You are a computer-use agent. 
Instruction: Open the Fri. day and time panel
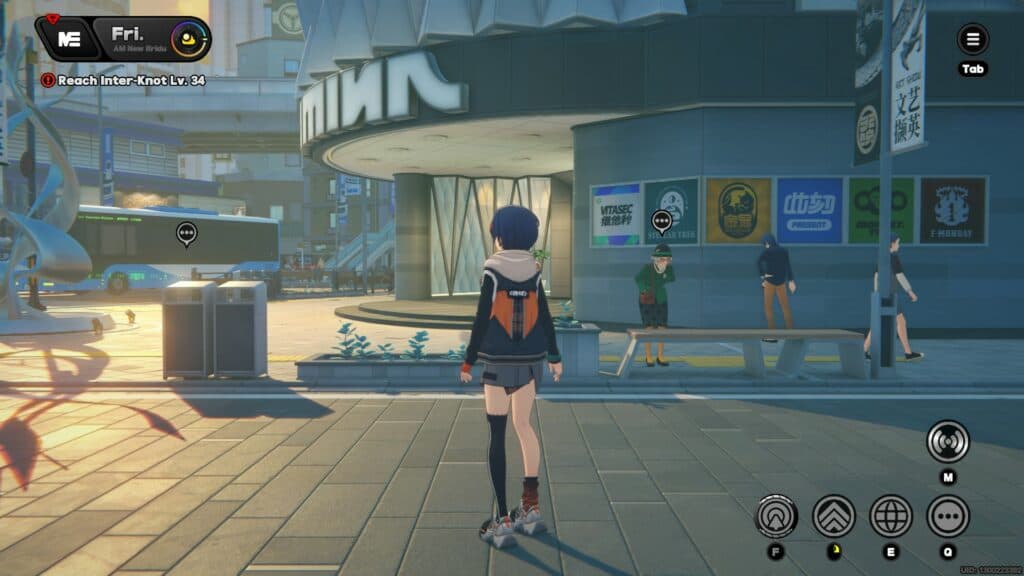128,39
